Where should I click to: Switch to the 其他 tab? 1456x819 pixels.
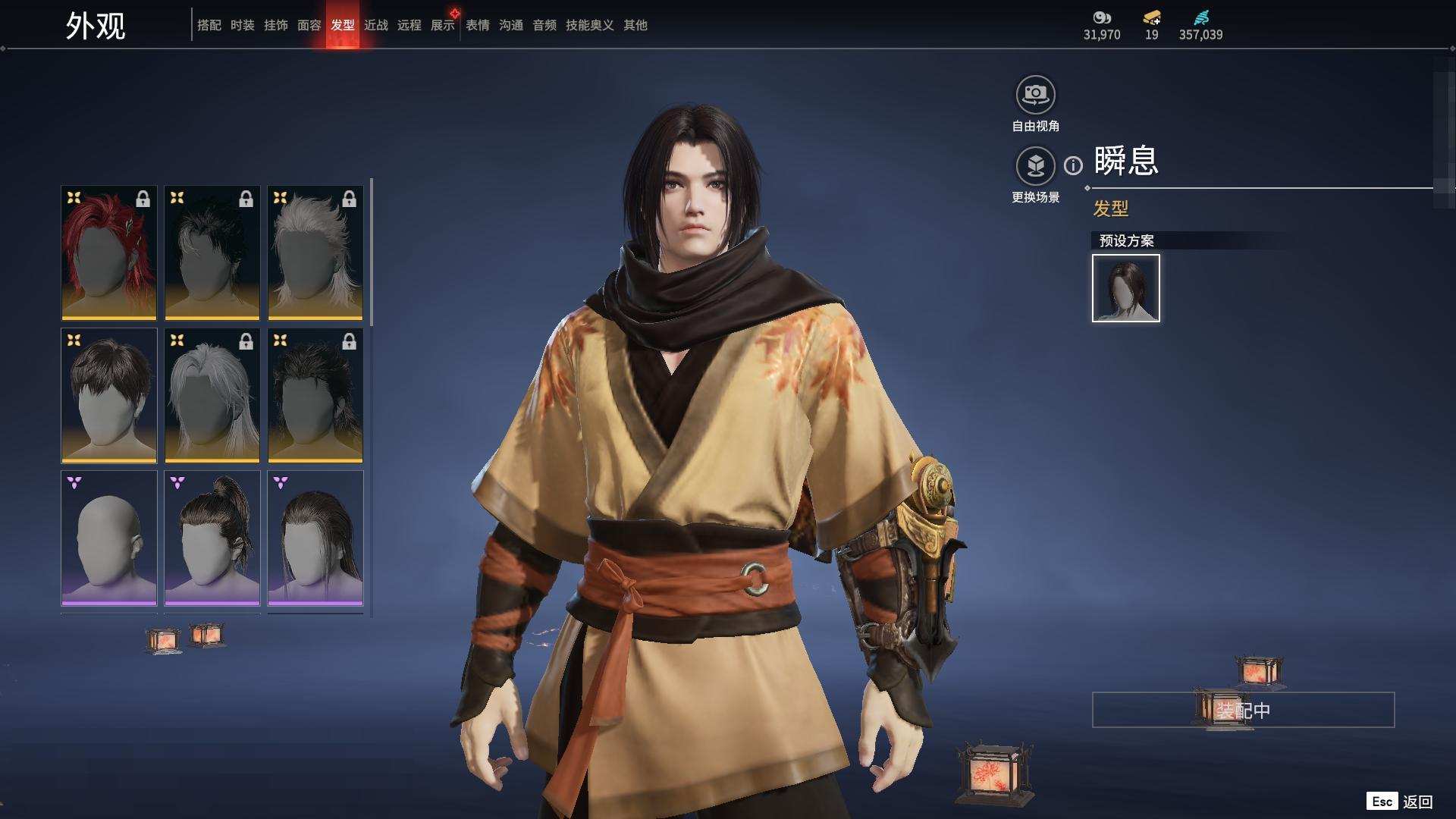[x=635, y=25]
